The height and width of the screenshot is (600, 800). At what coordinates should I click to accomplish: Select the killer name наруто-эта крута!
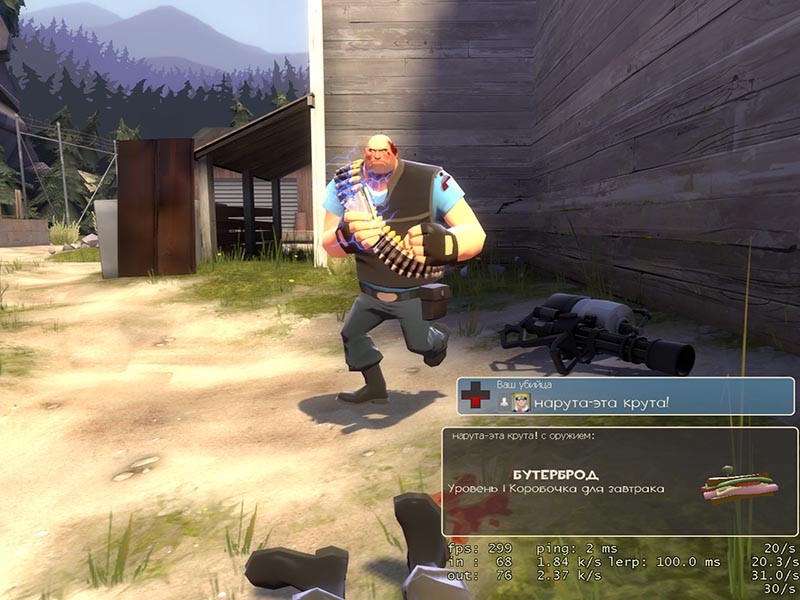(600, 403)
